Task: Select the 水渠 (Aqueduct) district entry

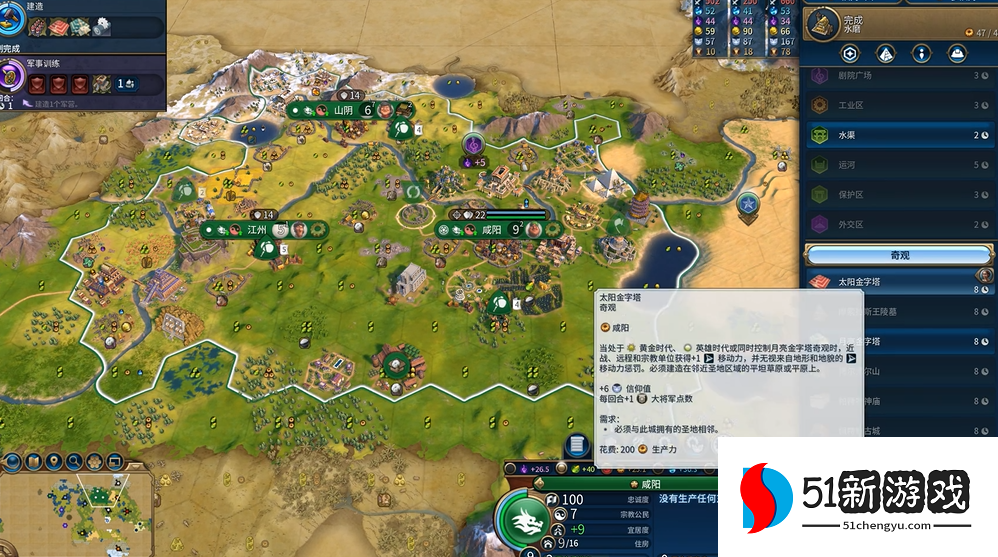Action: [x=900, y=136]
